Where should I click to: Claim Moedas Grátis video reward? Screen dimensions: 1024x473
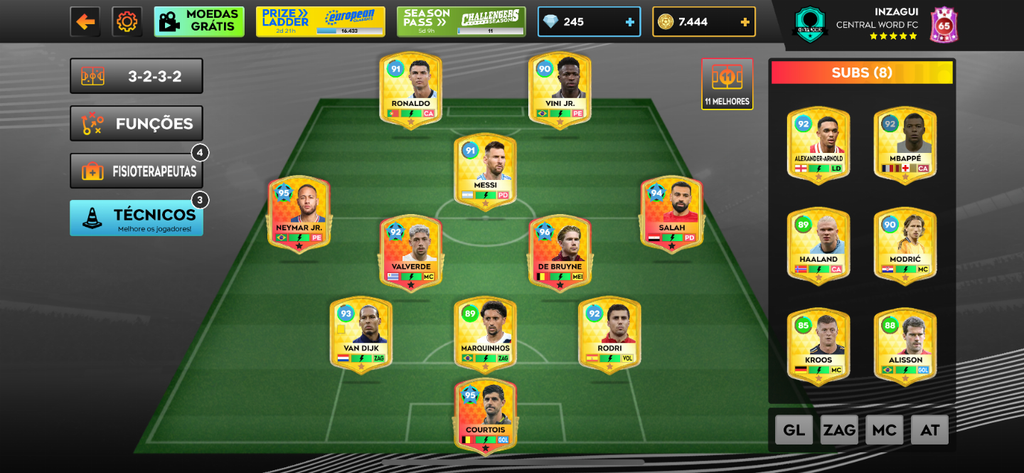point(199,21)
